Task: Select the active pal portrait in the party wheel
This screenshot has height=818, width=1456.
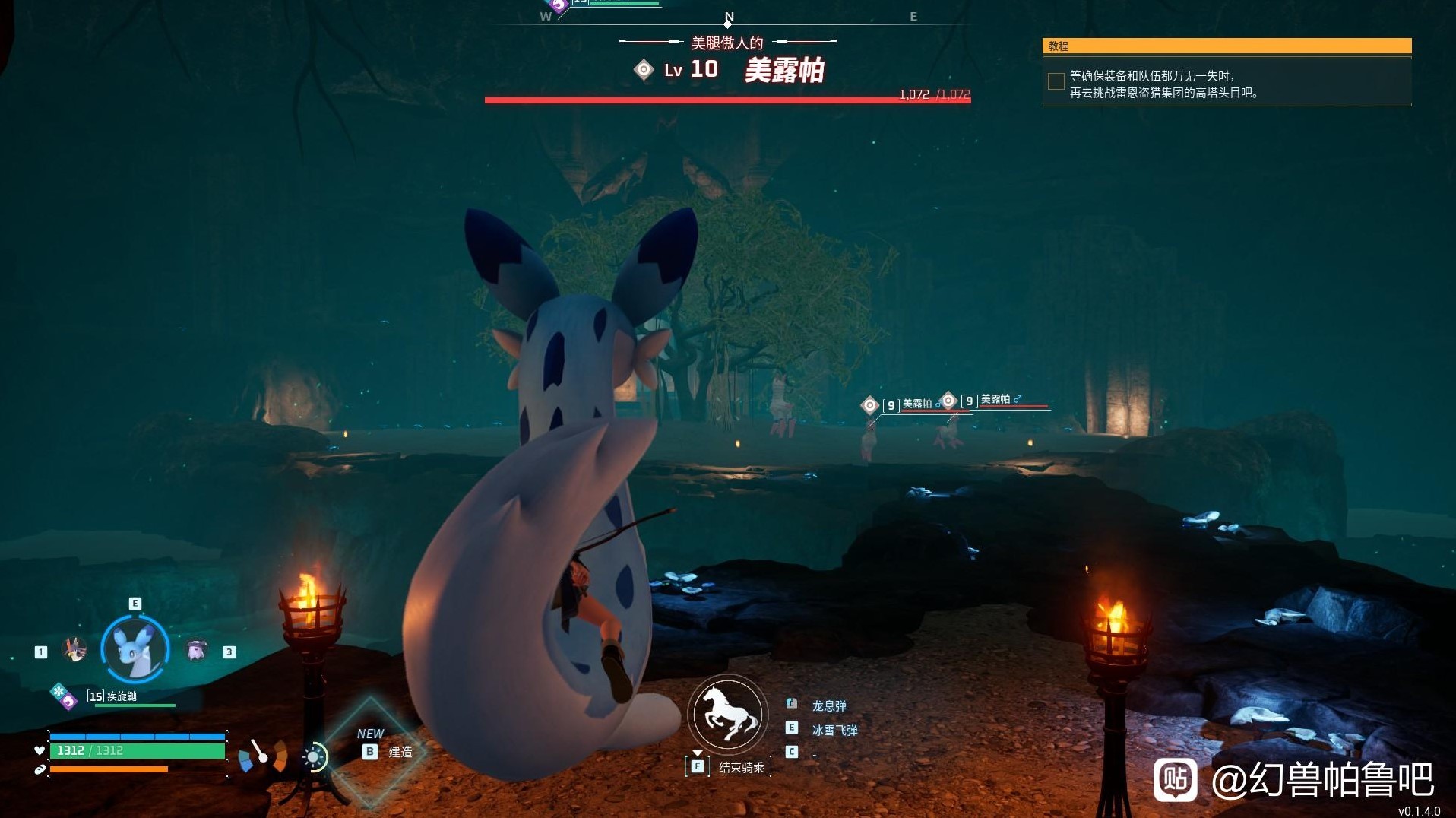Action: (x=135, y=649)
